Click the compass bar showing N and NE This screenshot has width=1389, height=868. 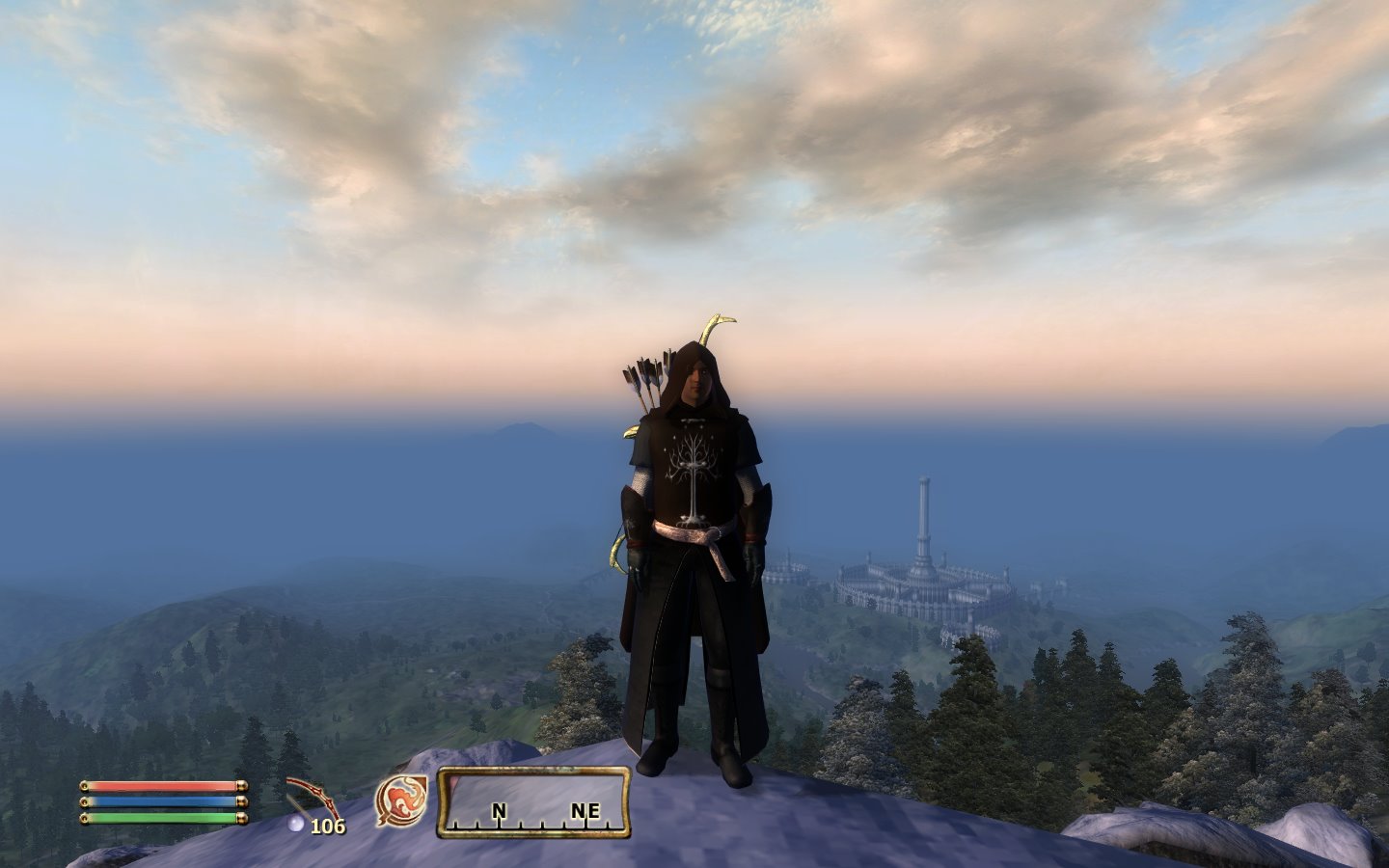534,802
